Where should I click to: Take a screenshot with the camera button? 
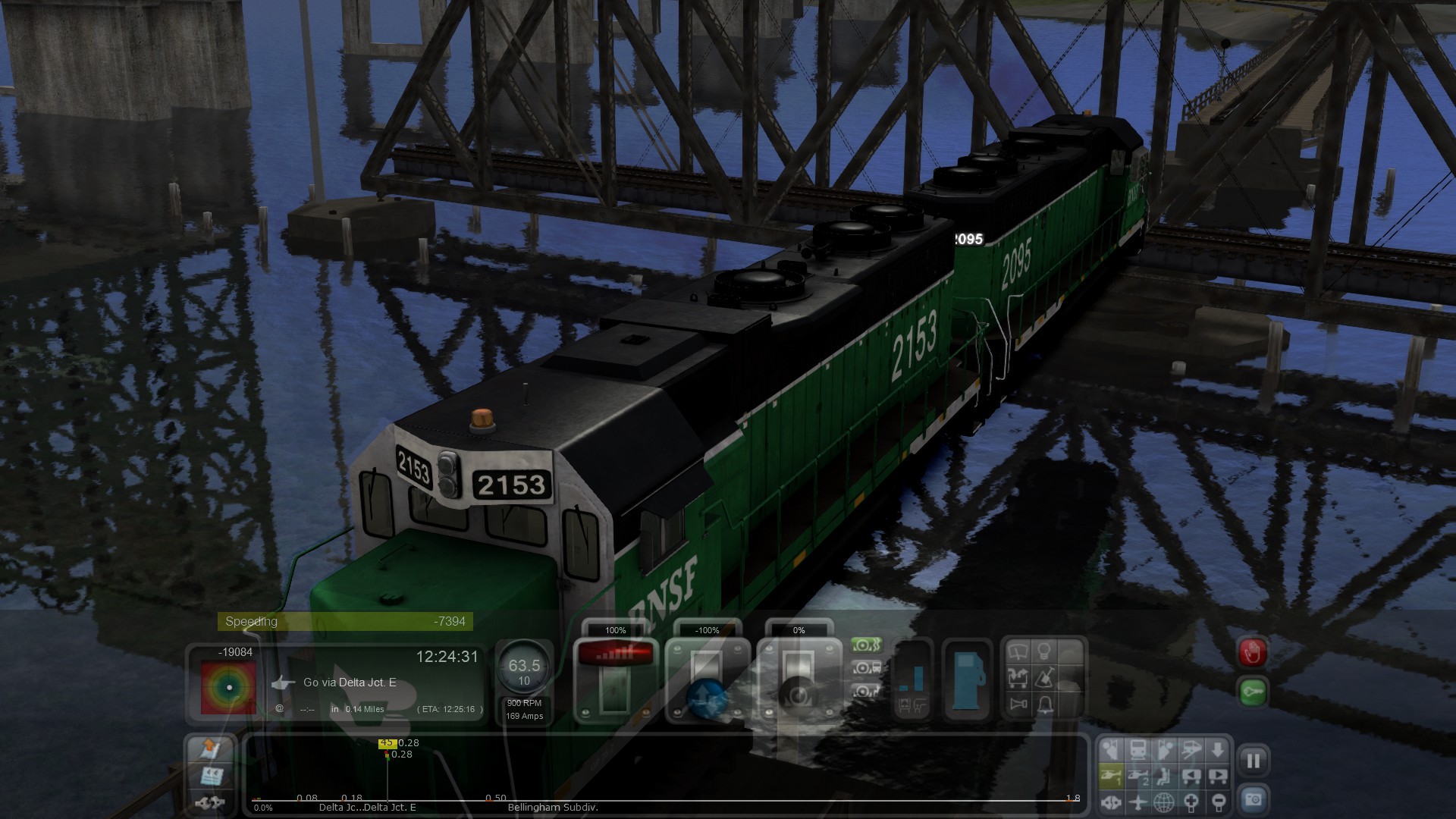pos(1253,800)
